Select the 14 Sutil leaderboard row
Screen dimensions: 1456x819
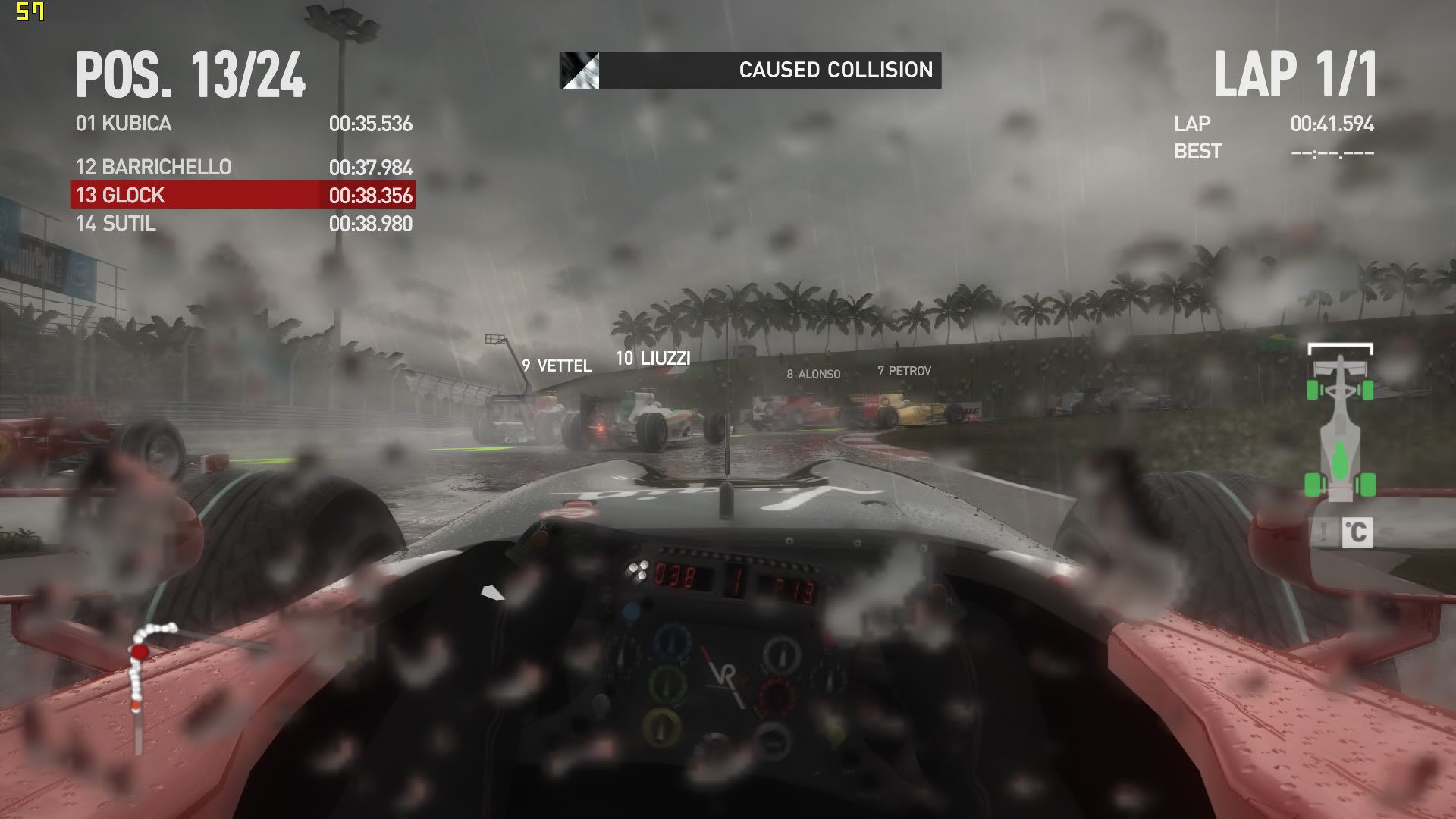(243, 224)
